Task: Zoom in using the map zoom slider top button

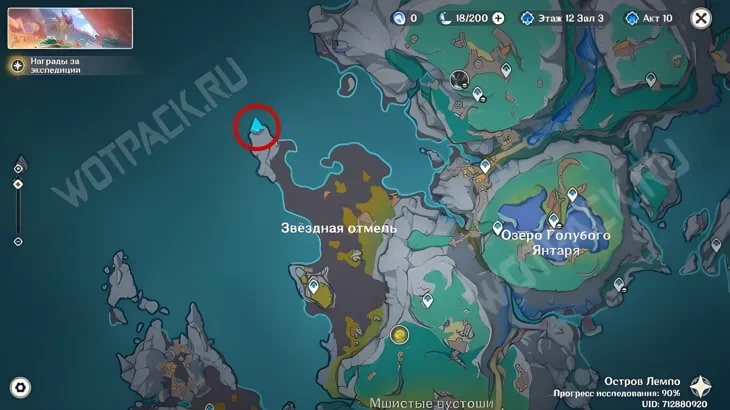Action: pos(18,167)
